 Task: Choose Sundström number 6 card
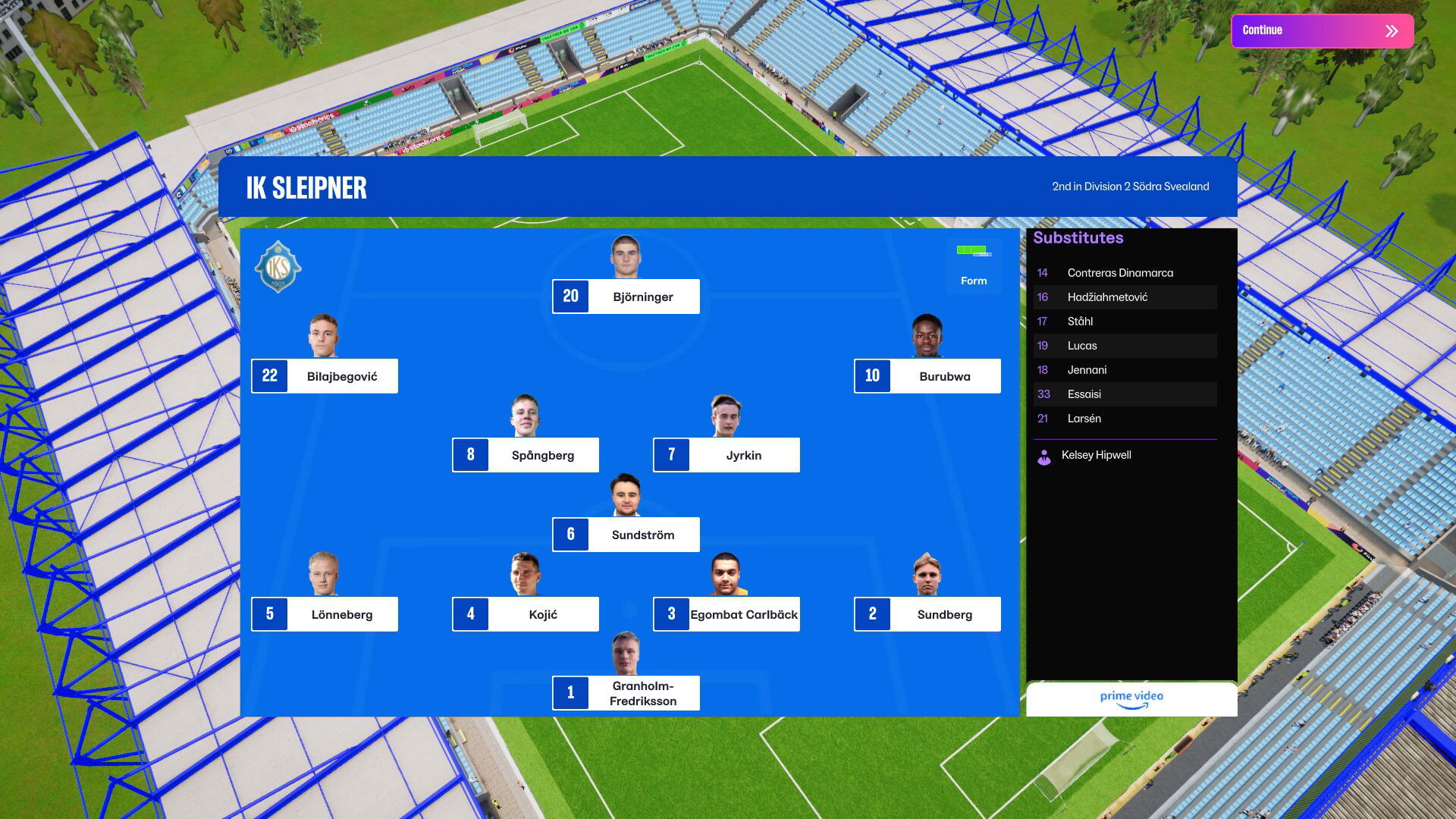626,535
